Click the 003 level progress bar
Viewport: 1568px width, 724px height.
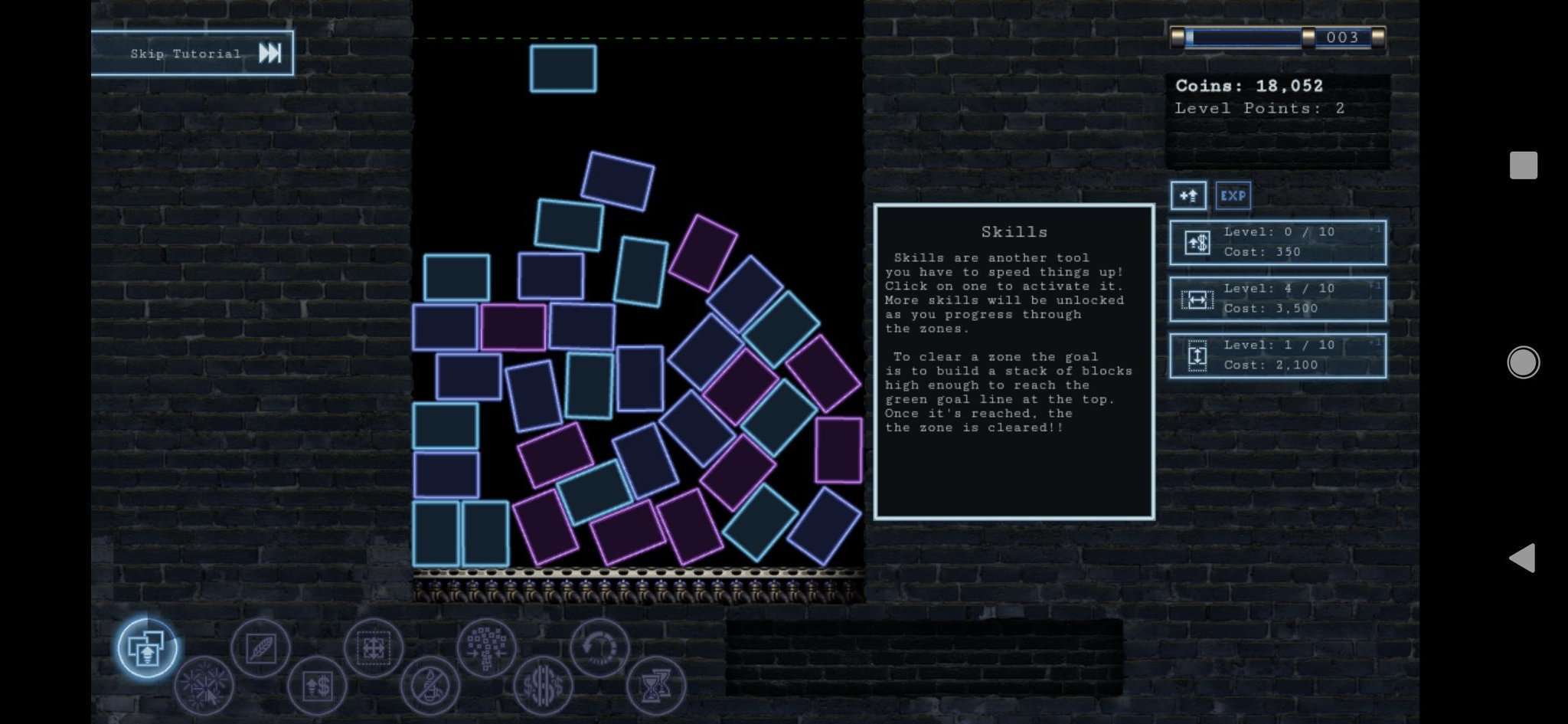tap(1277, 37)
